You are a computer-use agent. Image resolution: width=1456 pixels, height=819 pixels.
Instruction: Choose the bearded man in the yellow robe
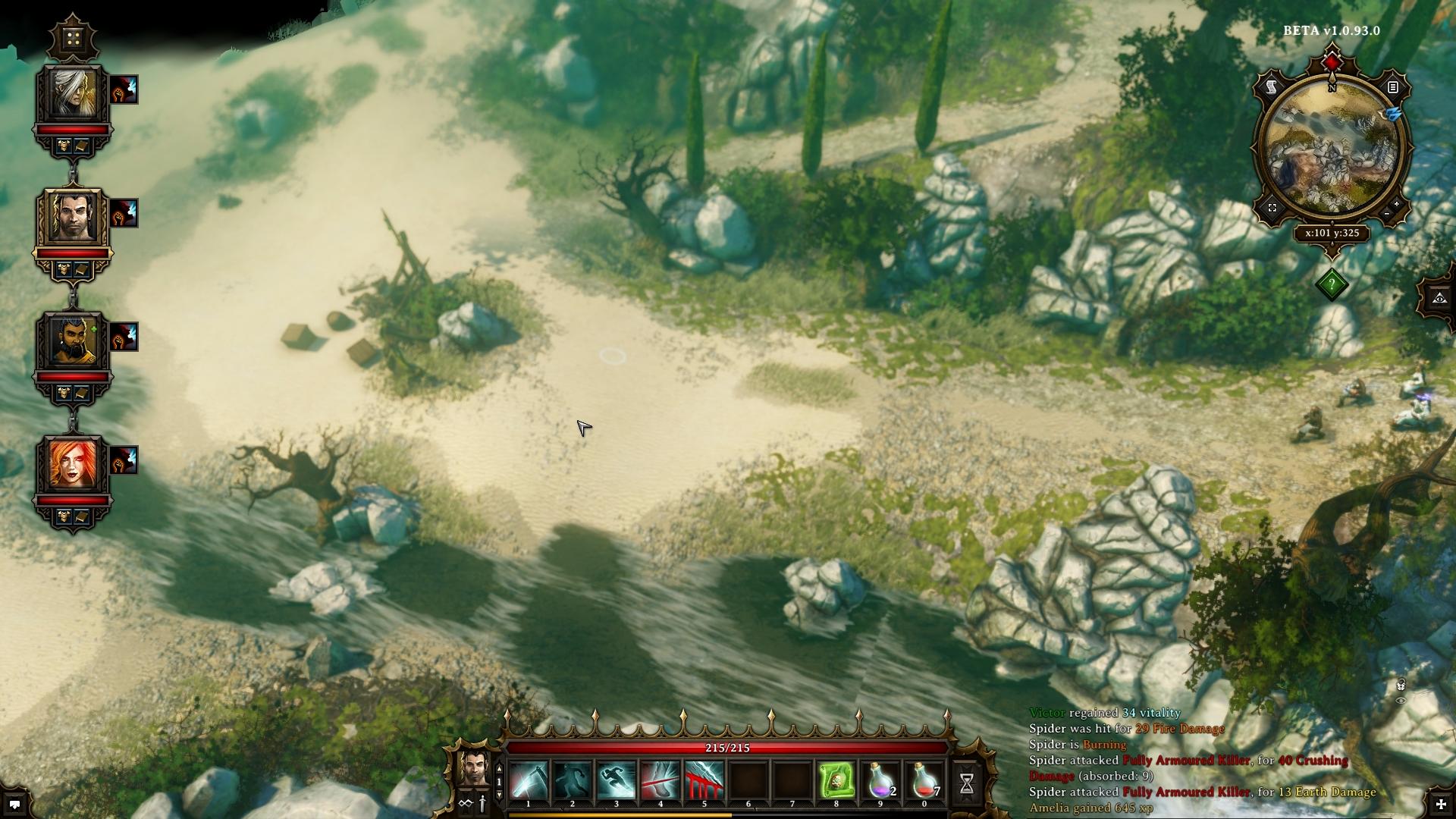click(x=73, y=342)
